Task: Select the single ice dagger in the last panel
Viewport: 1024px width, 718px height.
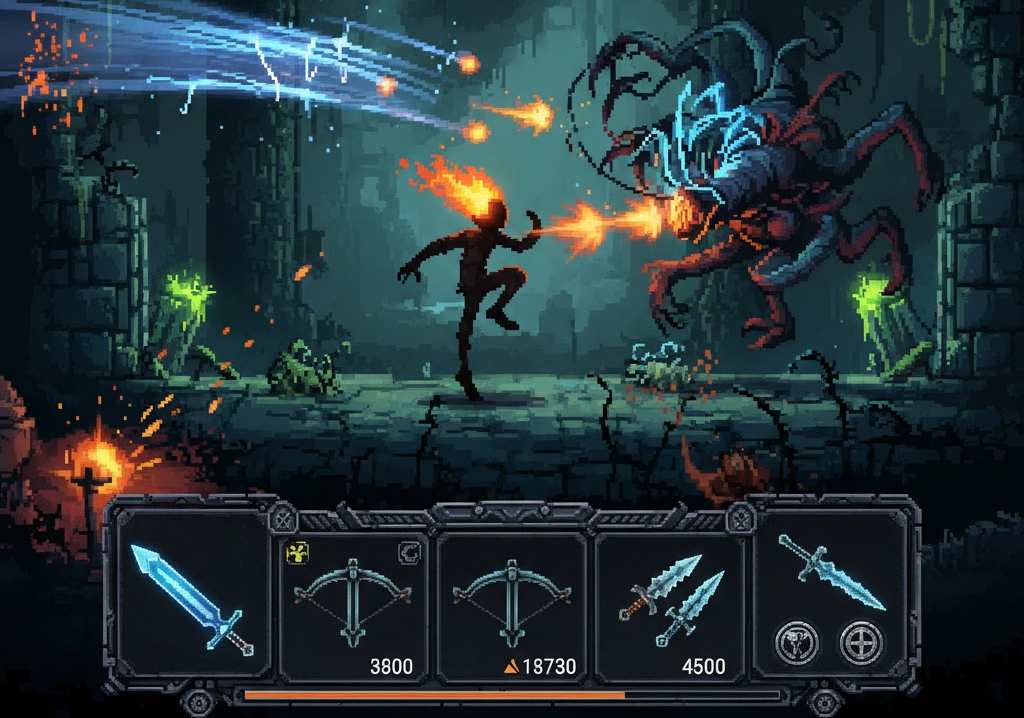Action: (x=832, y=571)
